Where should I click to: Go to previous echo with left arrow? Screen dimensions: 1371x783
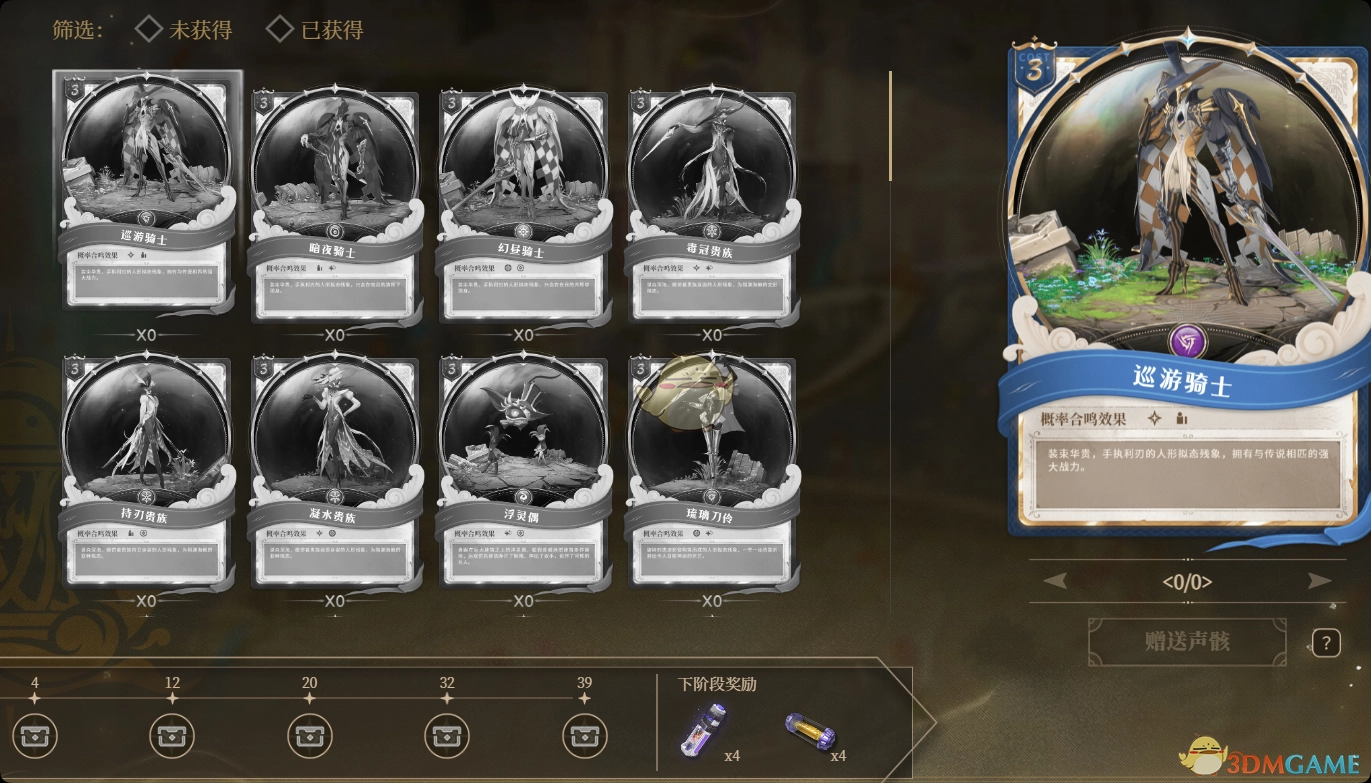click(1055, 581)
